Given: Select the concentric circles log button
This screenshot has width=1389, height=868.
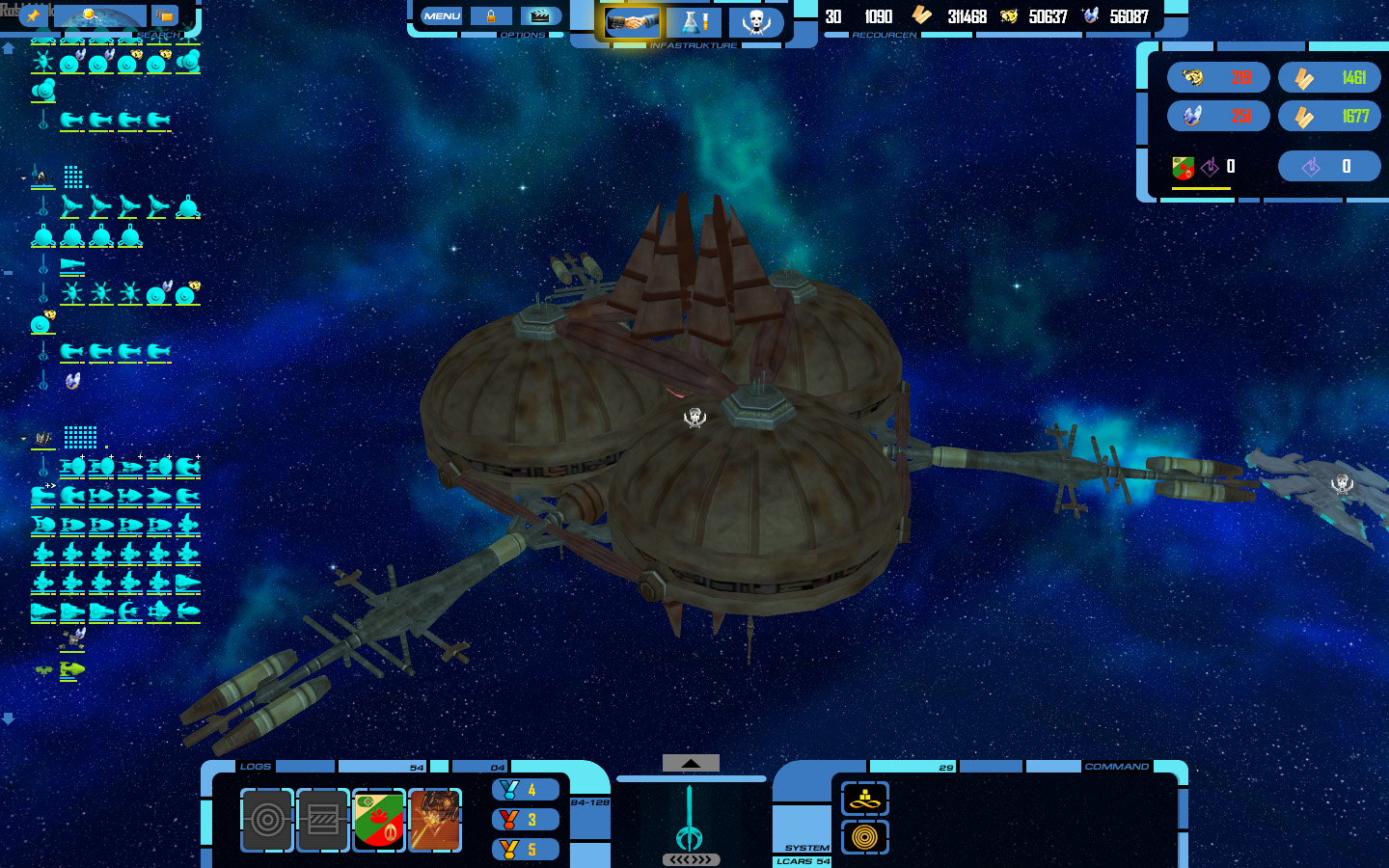Looking at the screenshot, I should coord(267,820).
